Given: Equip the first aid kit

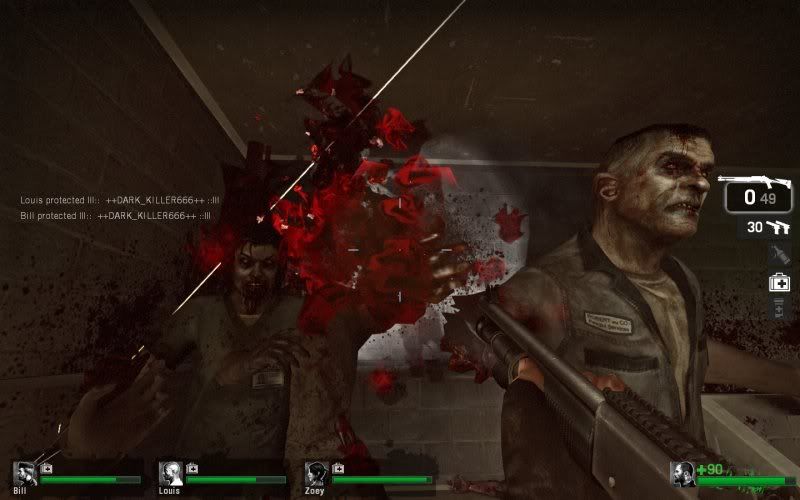Looking at the screenshot, I should click(x=780, y=283).
